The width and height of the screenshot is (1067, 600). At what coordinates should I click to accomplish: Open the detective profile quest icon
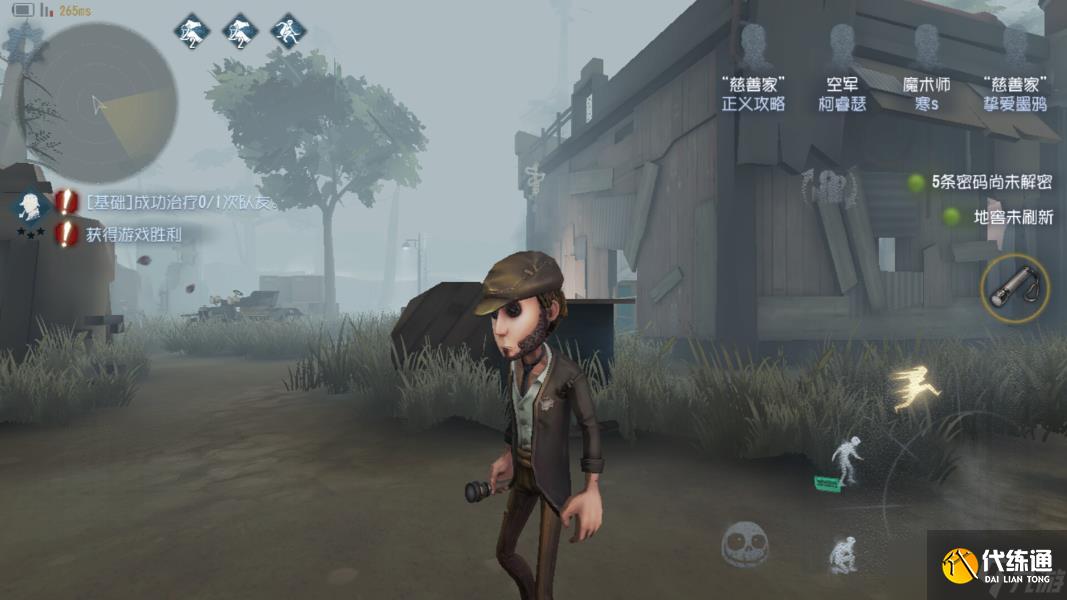[x=30, y=207]
